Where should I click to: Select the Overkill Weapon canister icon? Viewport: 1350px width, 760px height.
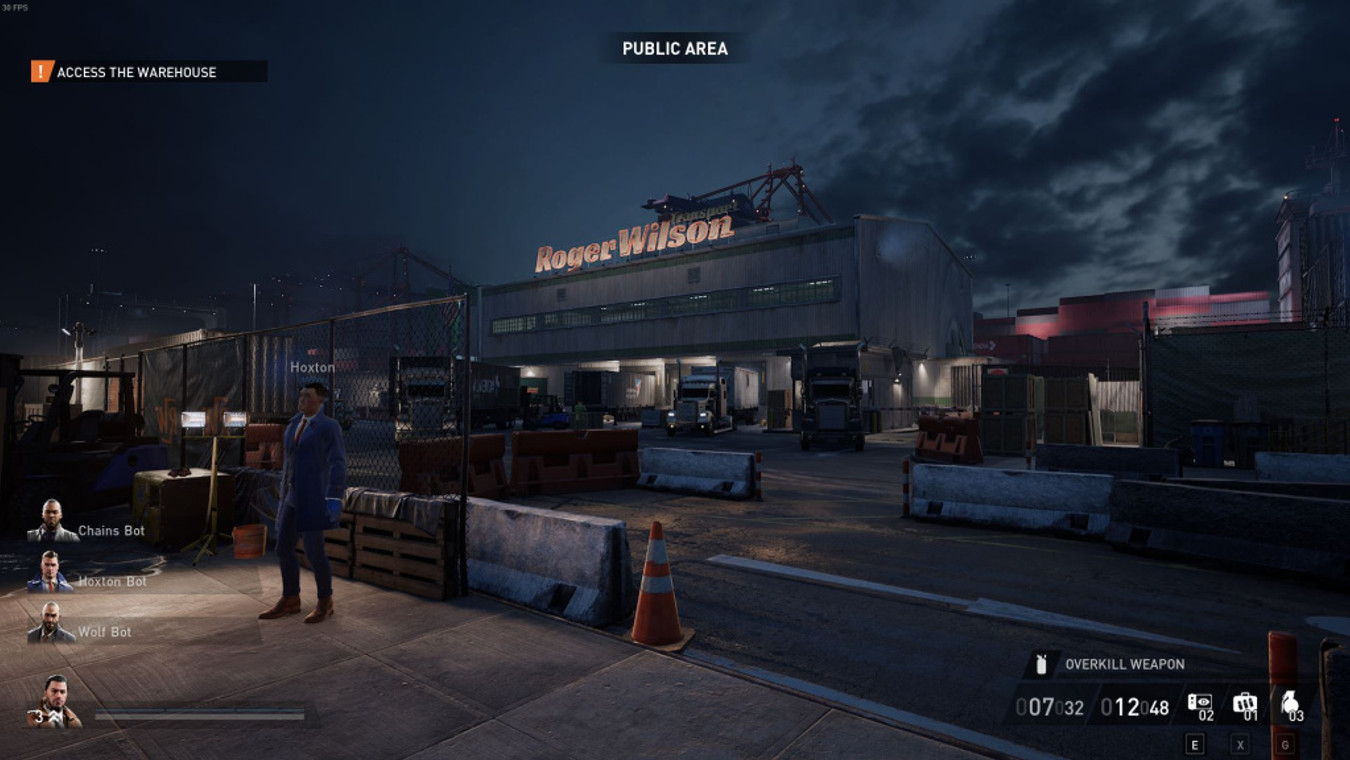coord(1041,664)
